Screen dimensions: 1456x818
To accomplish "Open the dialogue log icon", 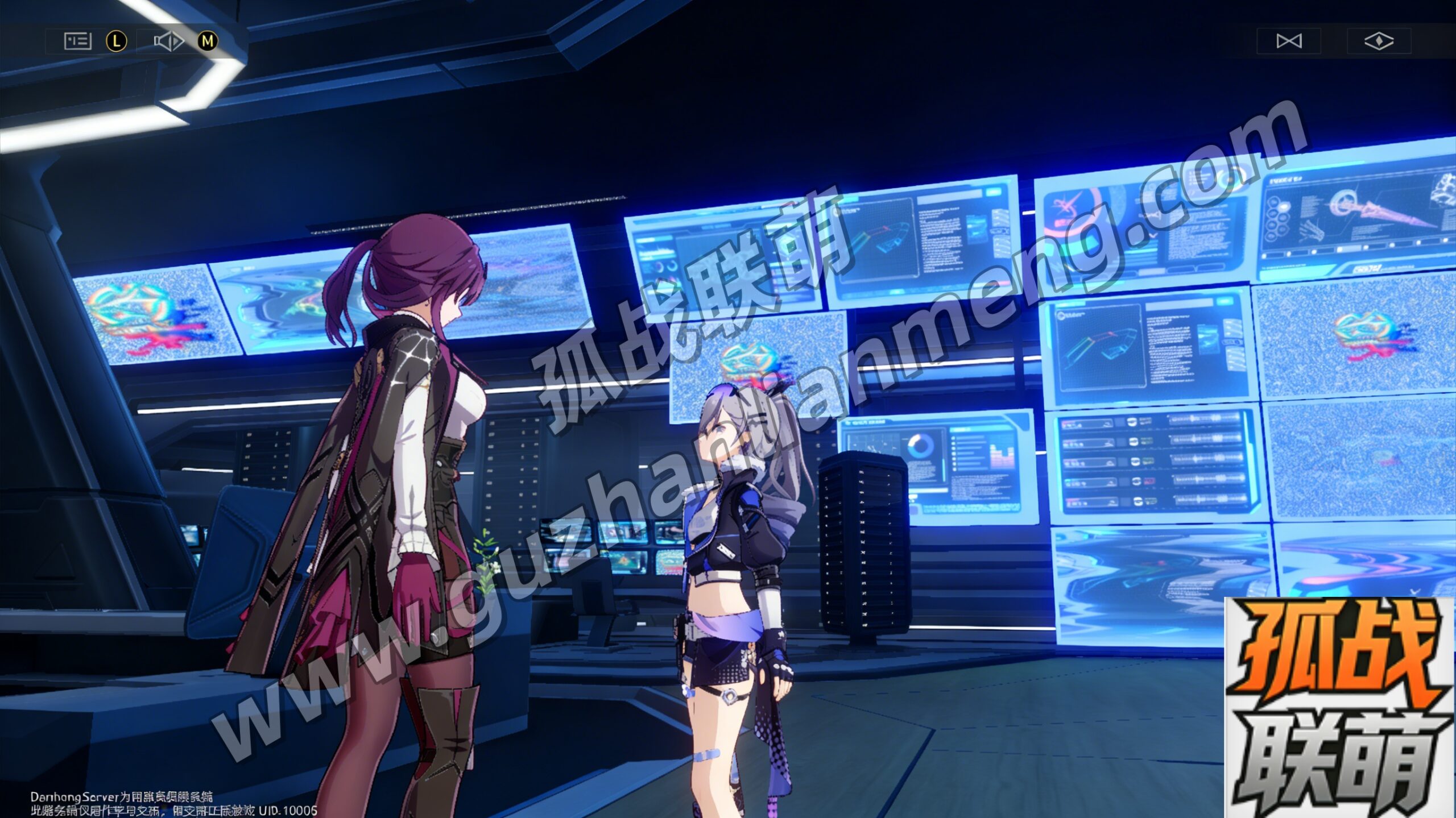I will [78, 41].
